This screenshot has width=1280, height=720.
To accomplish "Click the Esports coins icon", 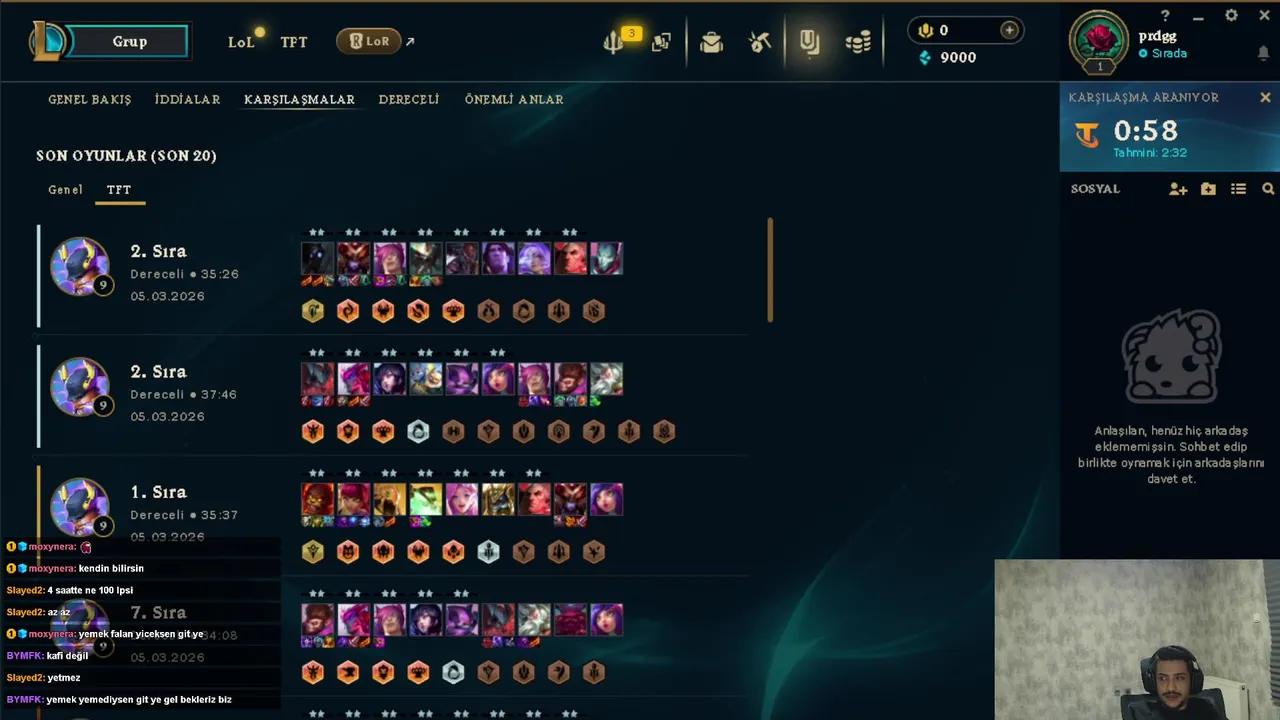I will [858, 41].
